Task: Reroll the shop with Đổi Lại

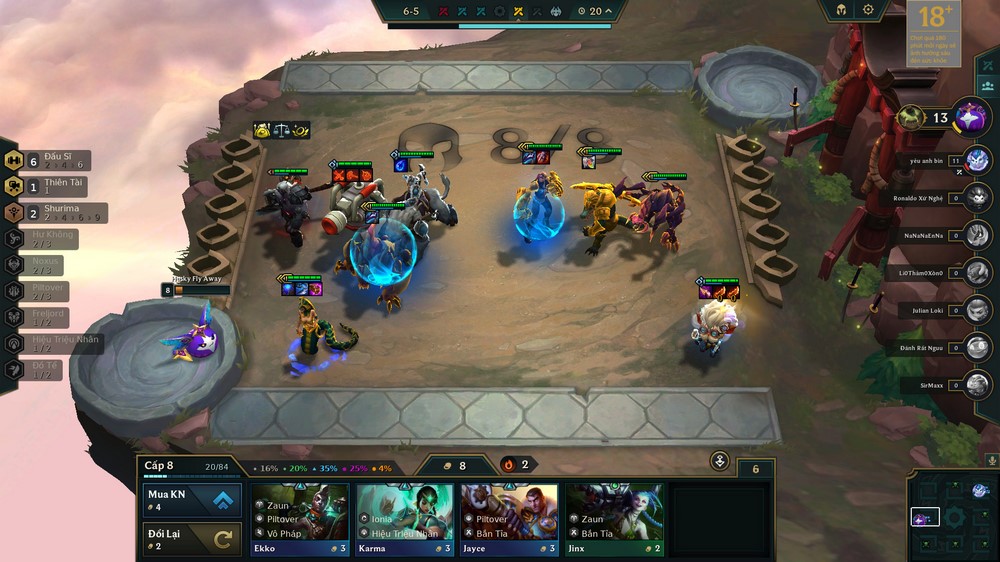Action: pyautogui.click(x=191, y=538)
